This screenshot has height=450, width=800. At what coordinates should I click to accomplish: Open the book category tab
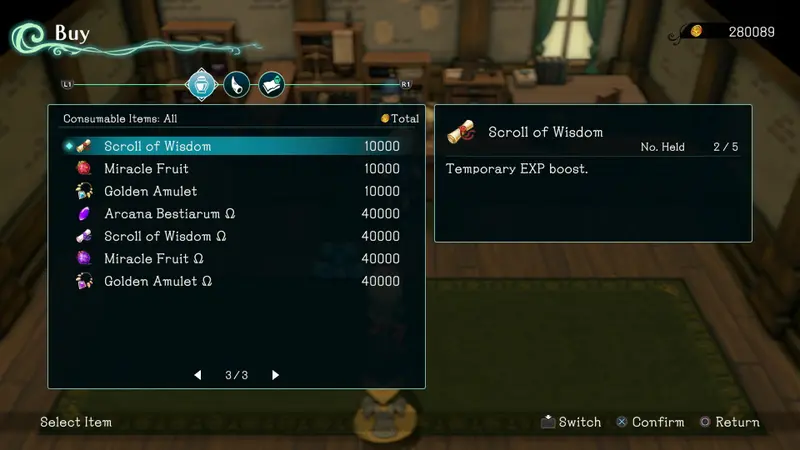click(271, 84)
